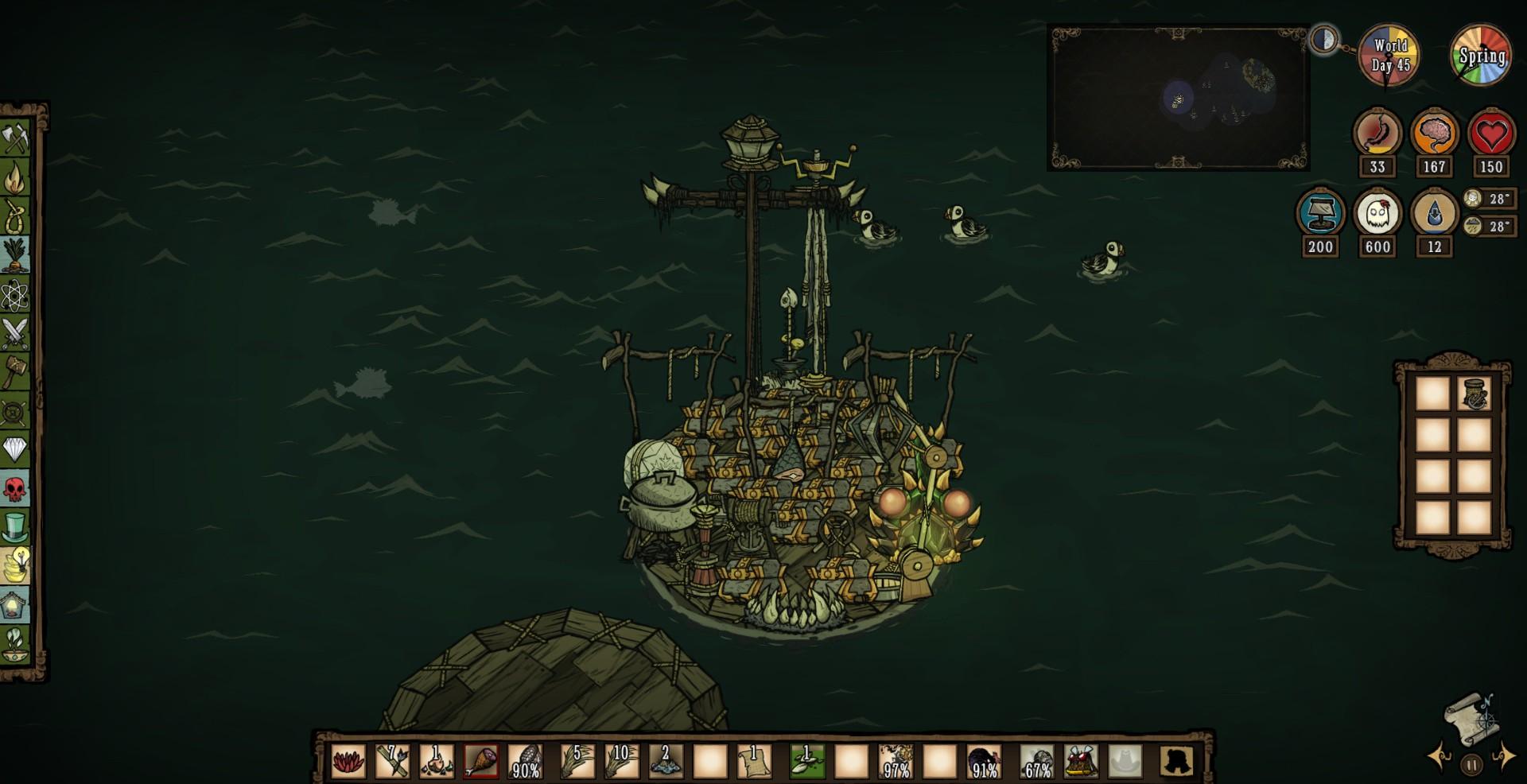The image size is (1527, 784).
Task: Pause the game with the pause button
Action: tap(1471, 765)
